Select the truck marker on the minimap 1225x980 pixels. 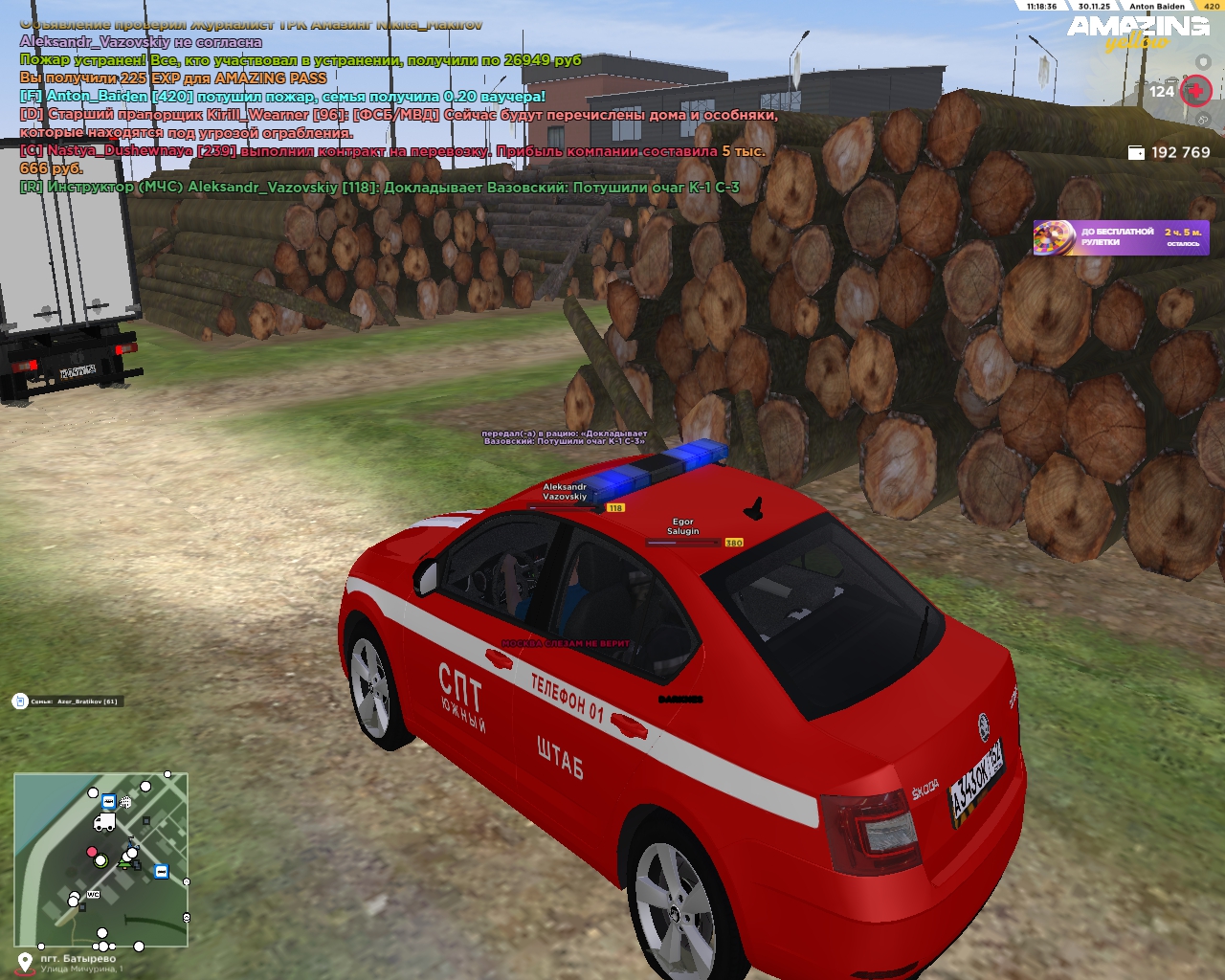(x=103, y=823)
